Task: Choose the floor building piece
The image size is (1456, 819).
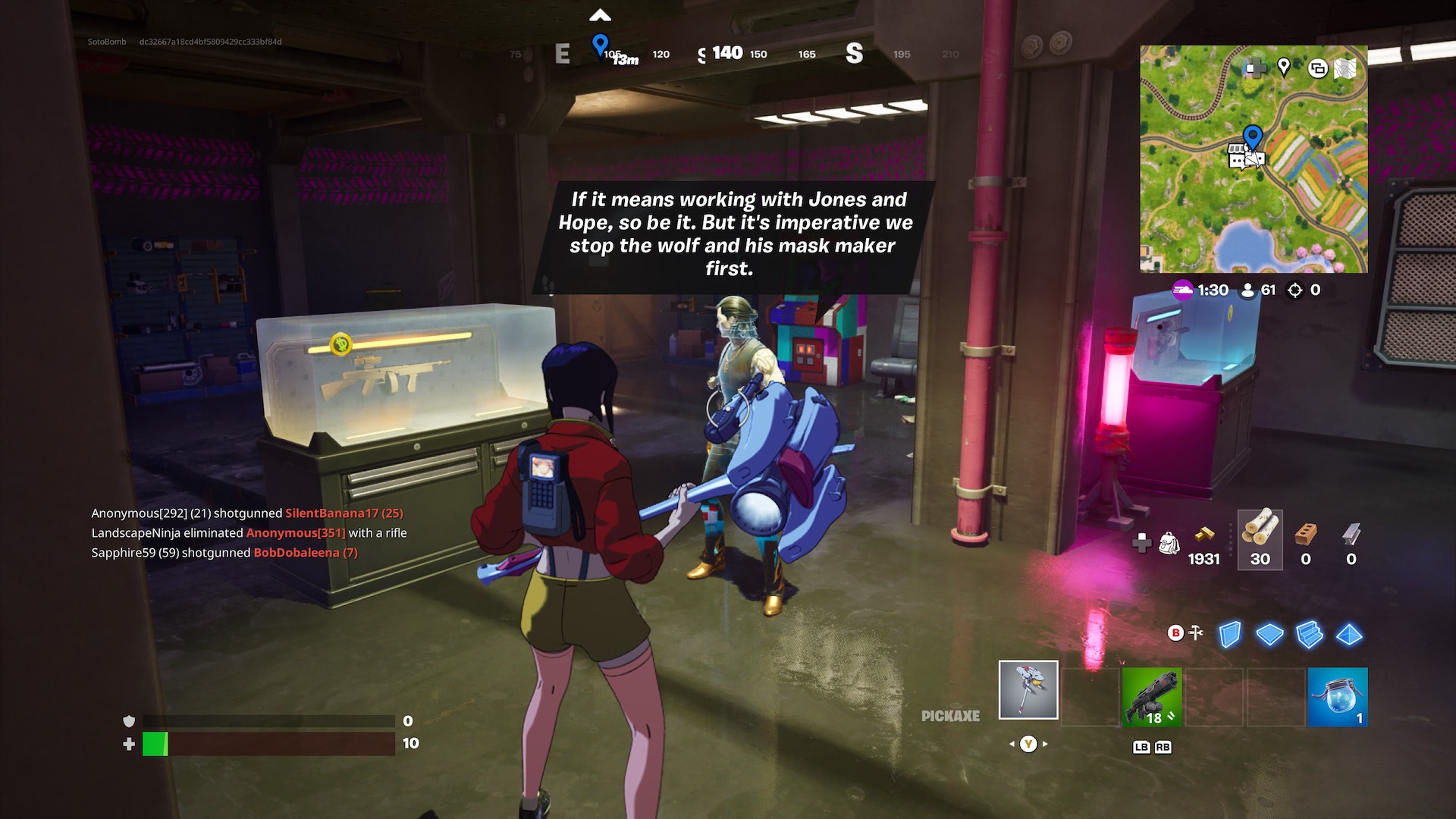Action: coord(1269,634)
